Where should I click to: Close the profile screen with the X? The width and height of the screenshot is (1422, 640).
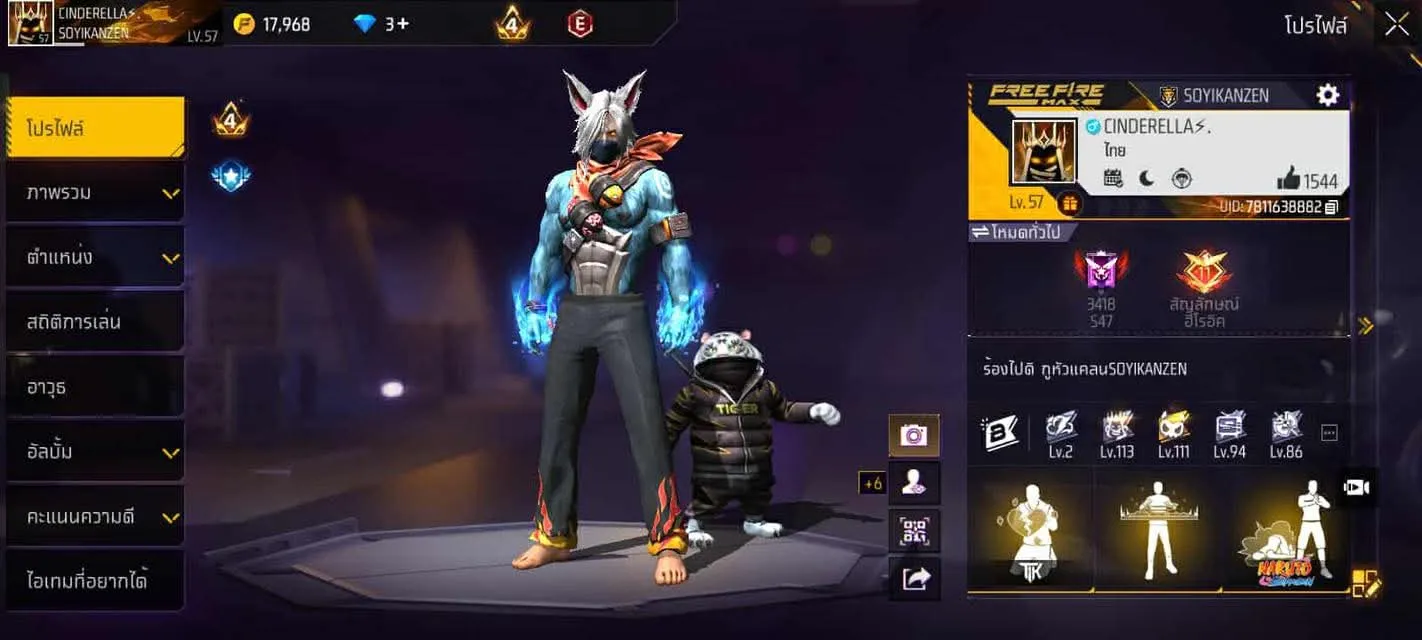pyautogui.click(x=1397, y=24)
